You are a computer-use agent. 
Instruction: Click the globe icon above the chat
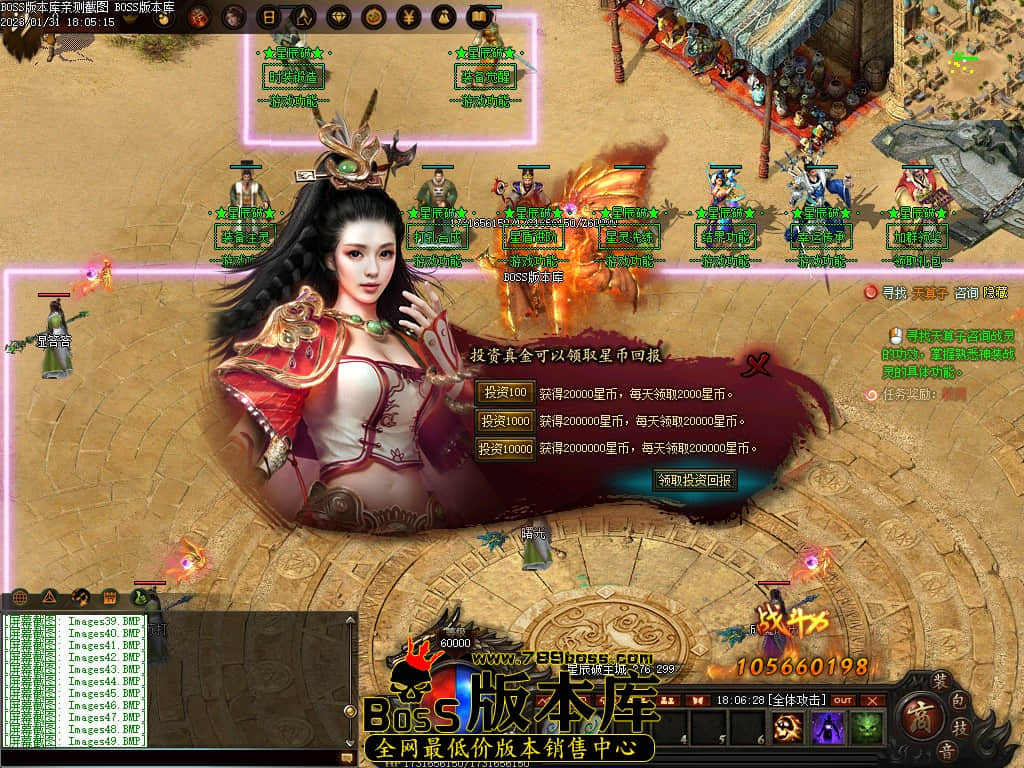19,597
